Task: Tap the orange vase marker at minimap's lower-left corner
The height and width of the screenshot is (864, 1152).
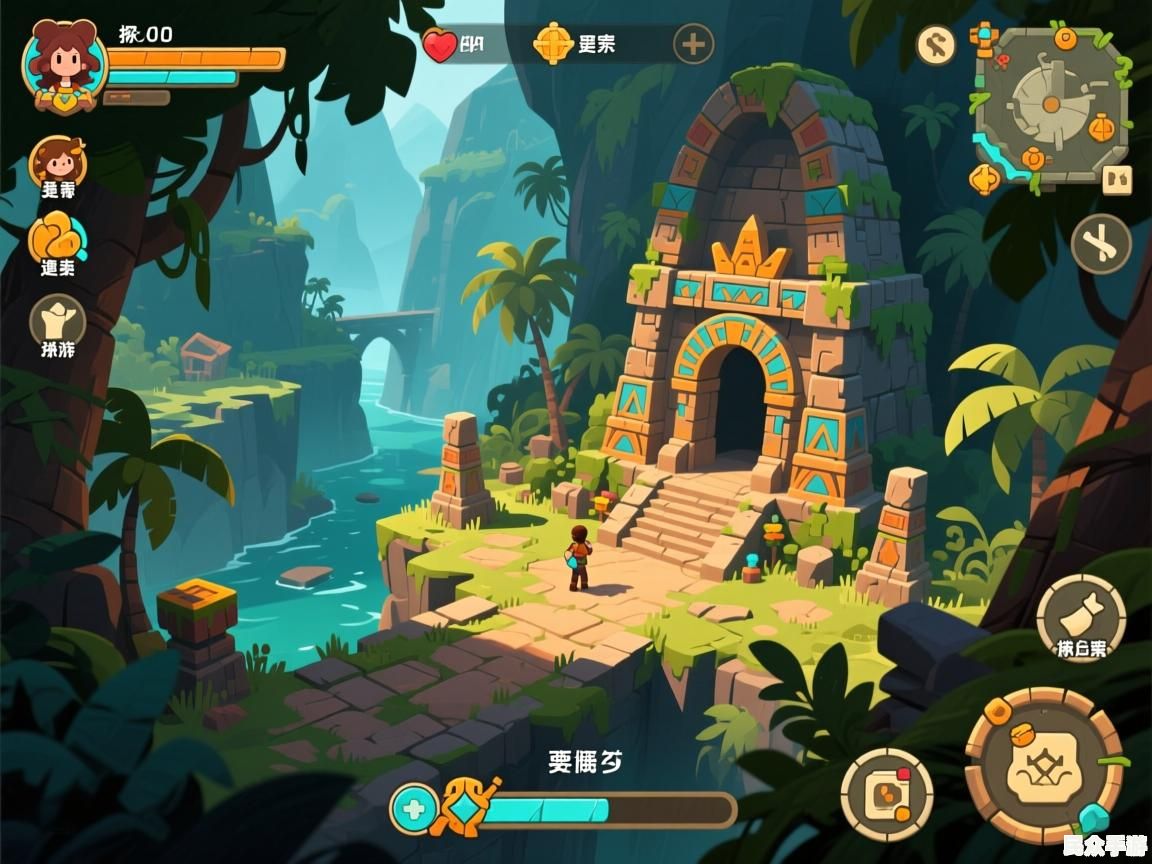Action: tap(985, 179)
